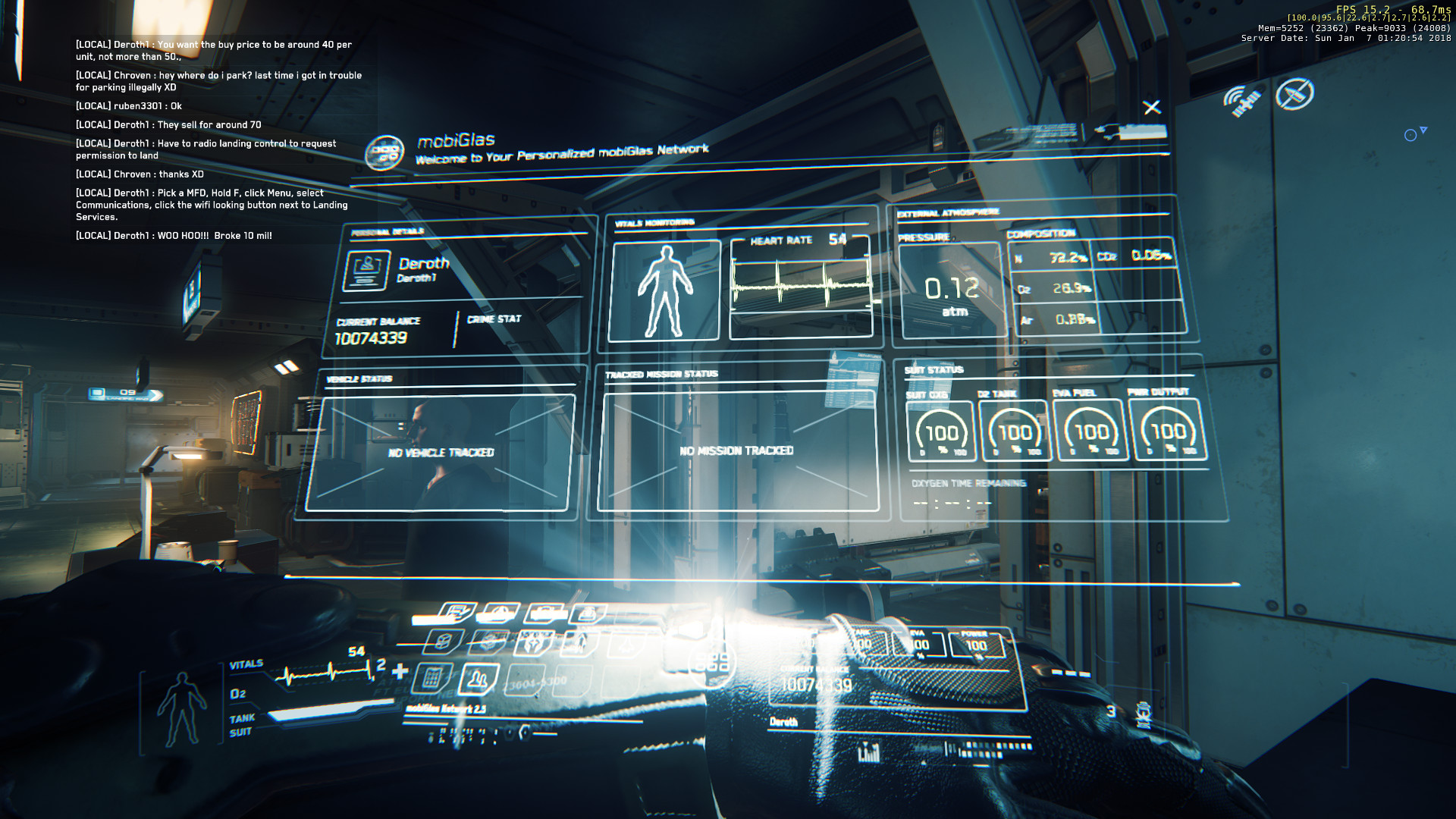Select the No Mission Tracked panel
This screenshot has height=819, width=1456.
pyautogui.click(x=737, y=450)
